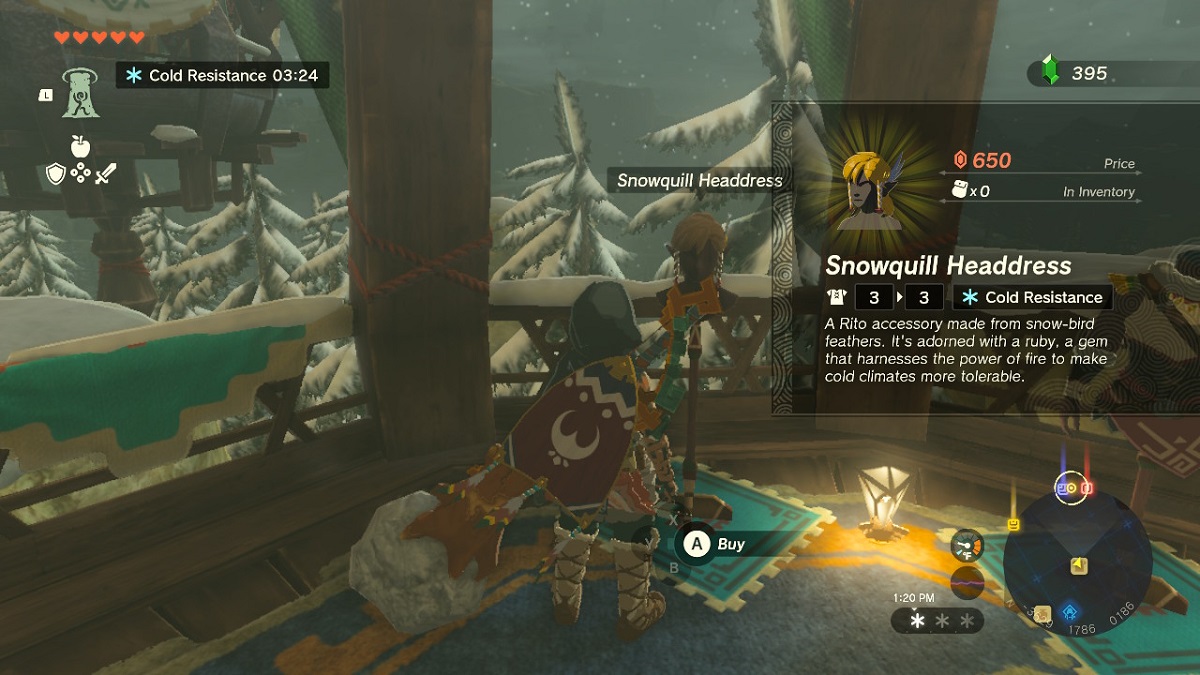The height and width of the screenshot is (675, 1200).
Task: Click the temperature gauge icon
Action: click(967, 543)
